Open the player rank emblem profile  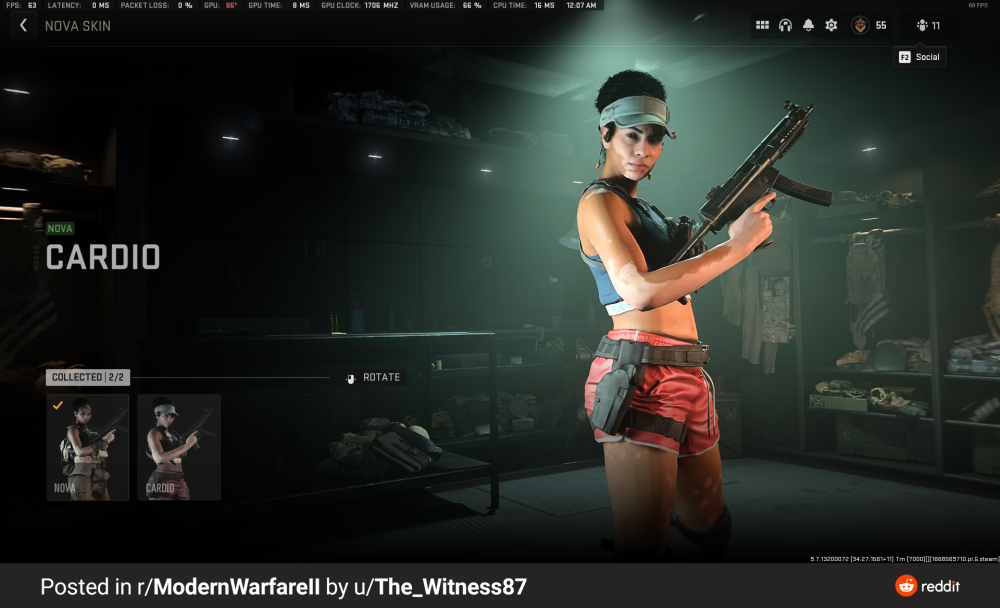point(860,26)
